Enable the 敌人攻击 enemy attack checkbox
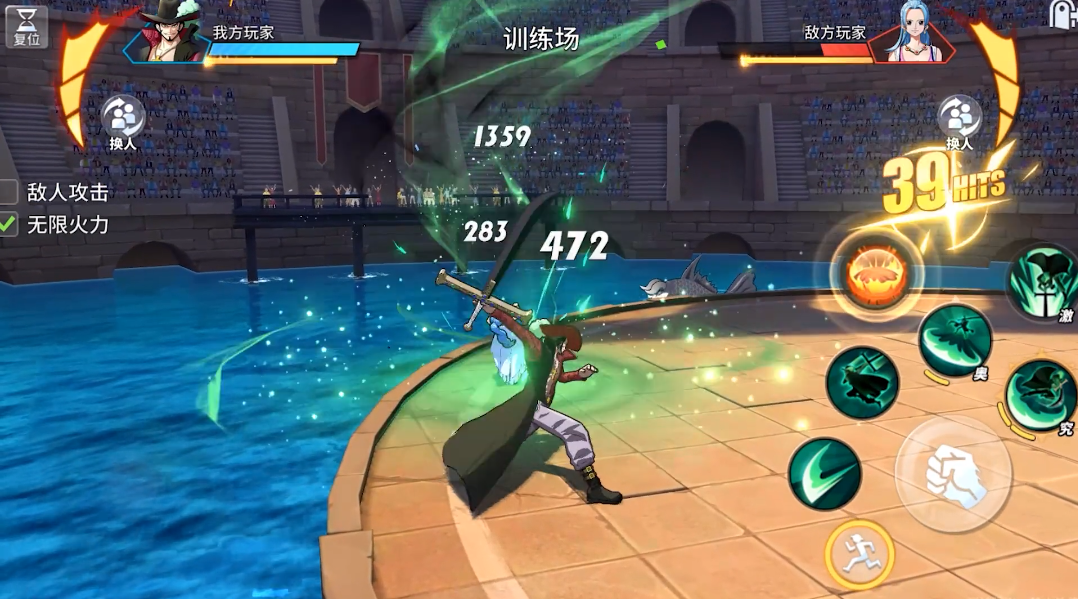This screenshot has height=599, width=1078. pos(9,192)
